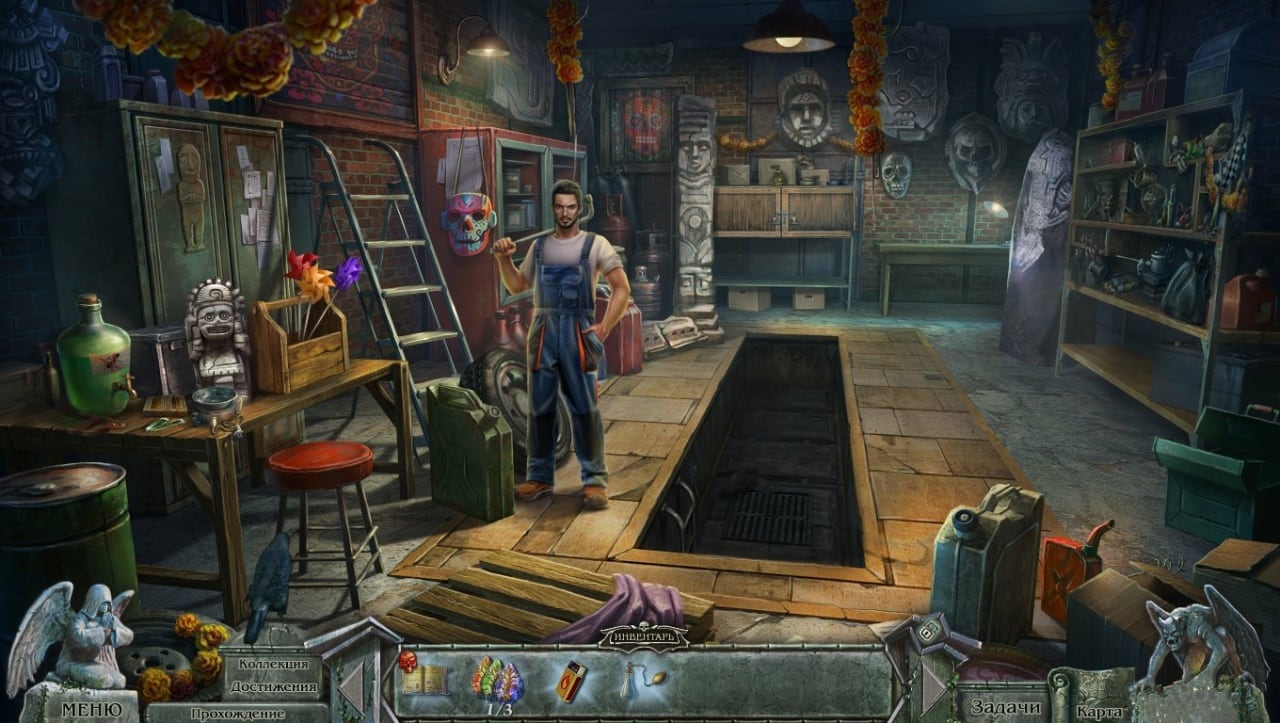Click the inventory right scroll arrow
Screen dimensions: 1280x723
934,687
